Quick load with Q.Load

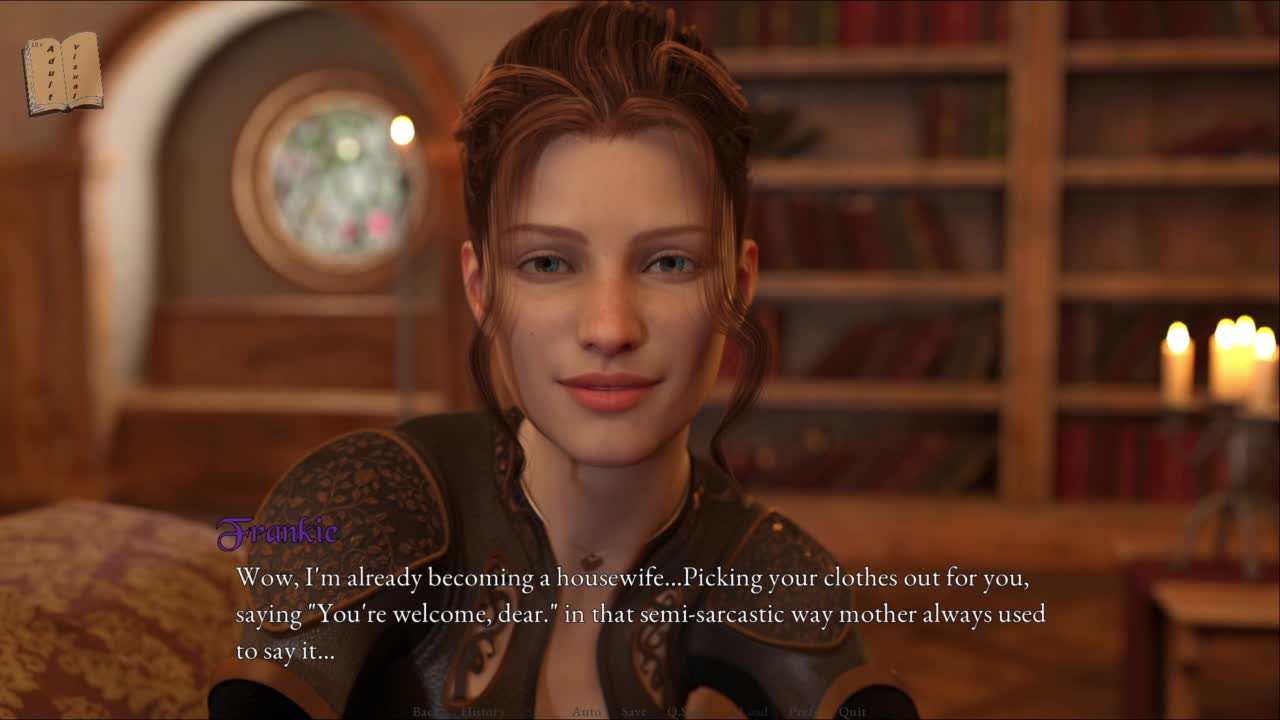click(747, 712)
